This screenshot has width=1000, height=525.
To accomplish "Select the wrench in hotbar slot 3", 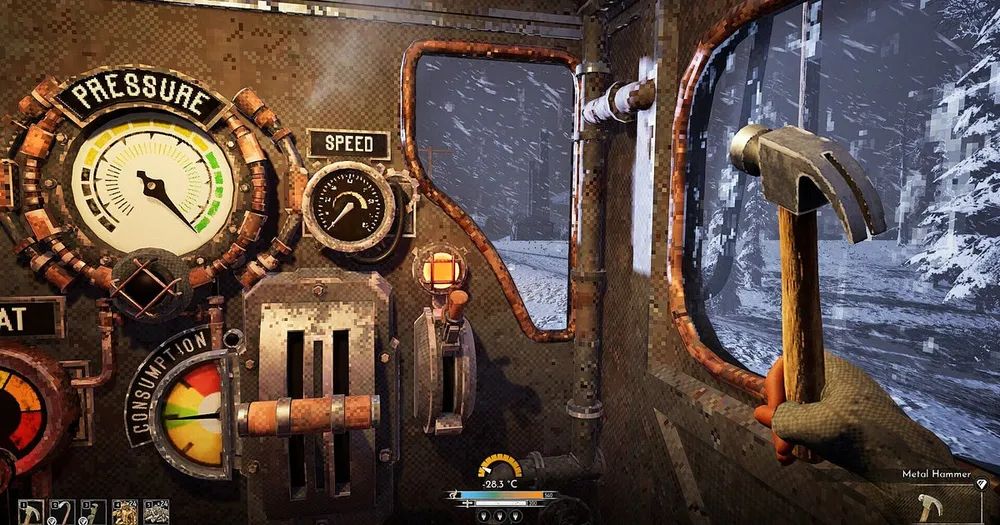I will [93, 512].
